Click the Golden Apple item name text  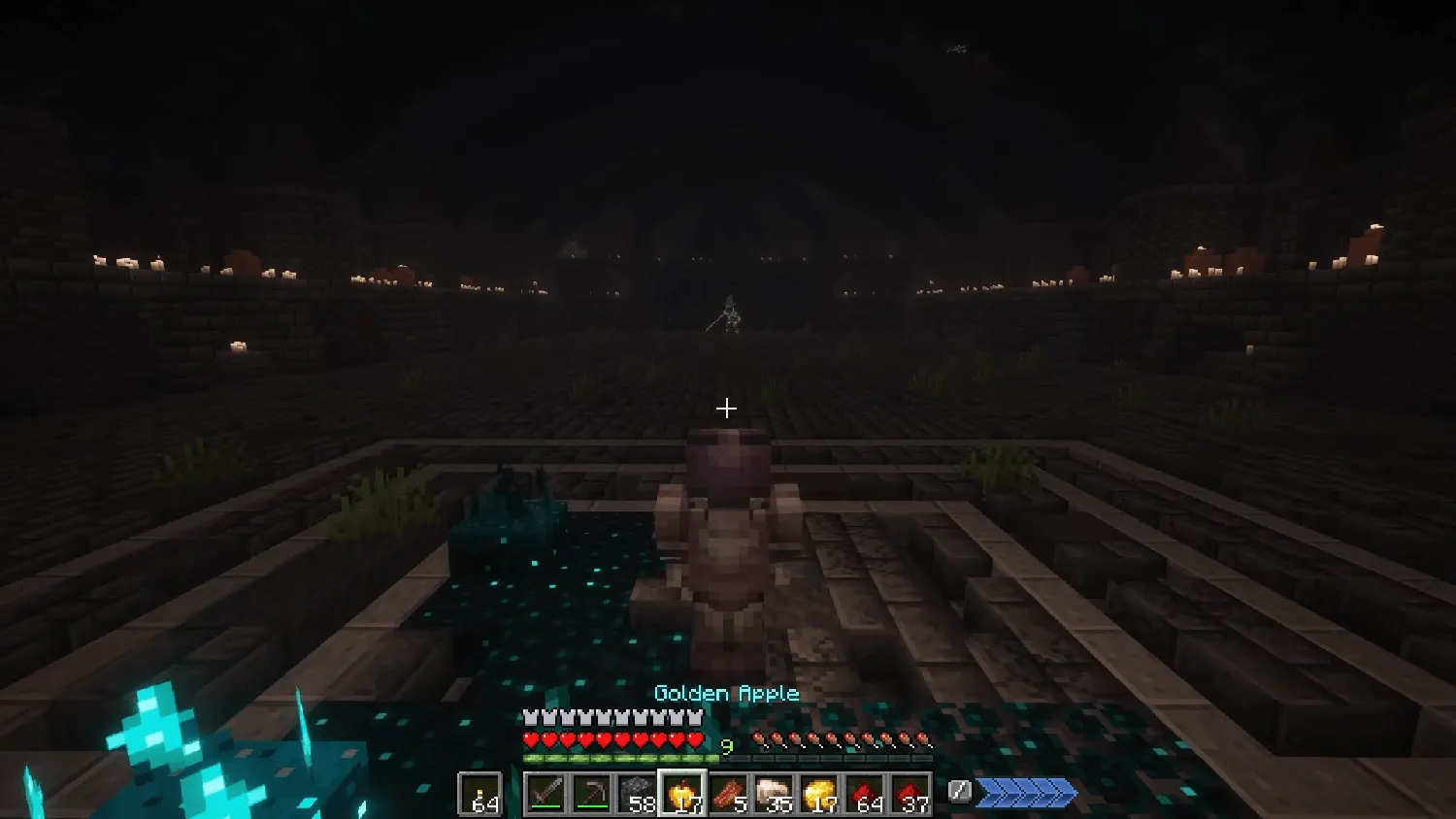tap(725, 694)
